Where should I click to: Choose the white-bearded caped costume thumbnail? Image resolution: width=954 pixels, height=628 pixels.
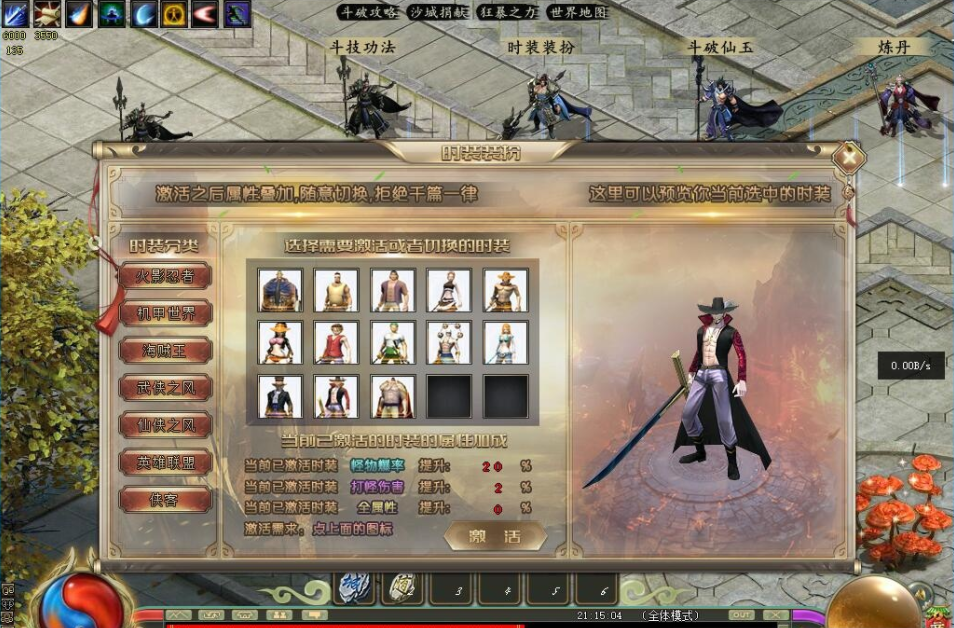tap(392, 396)
